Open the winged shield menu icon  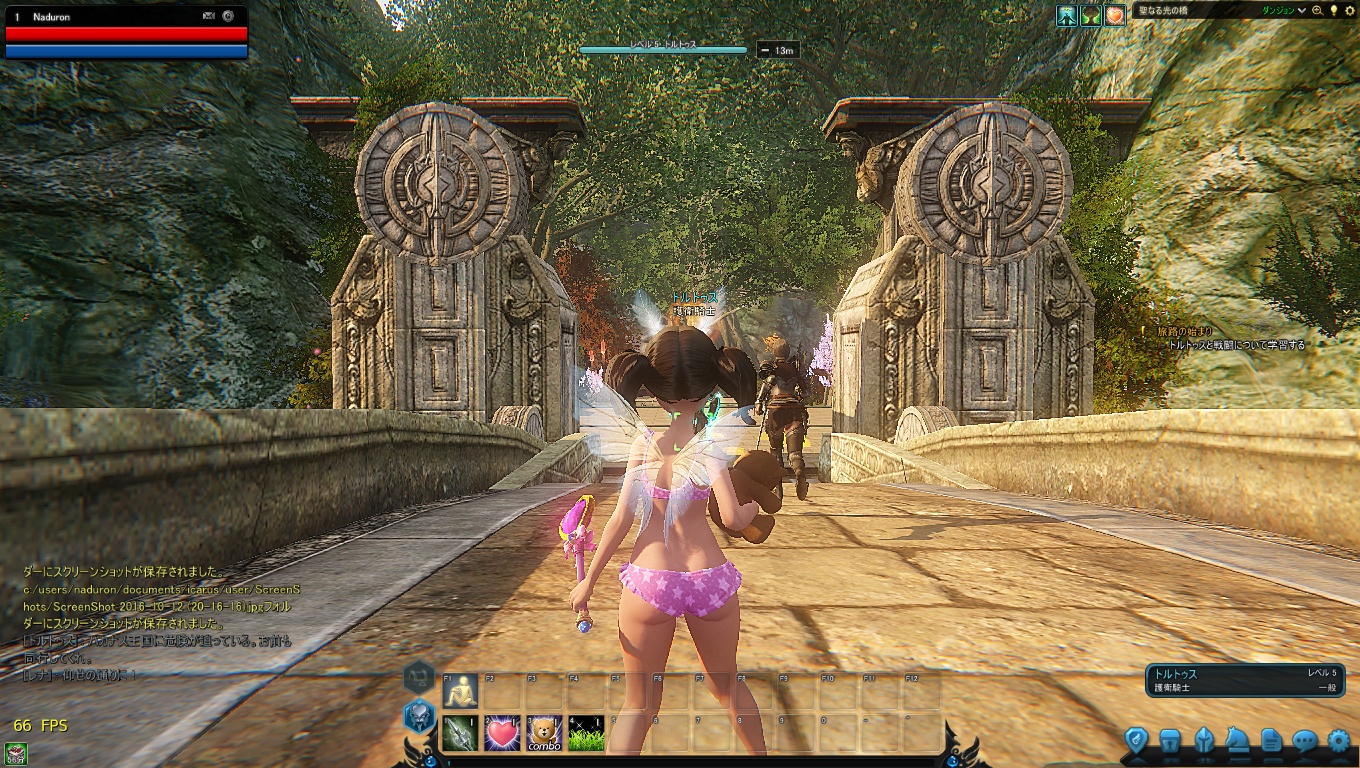1136,741
